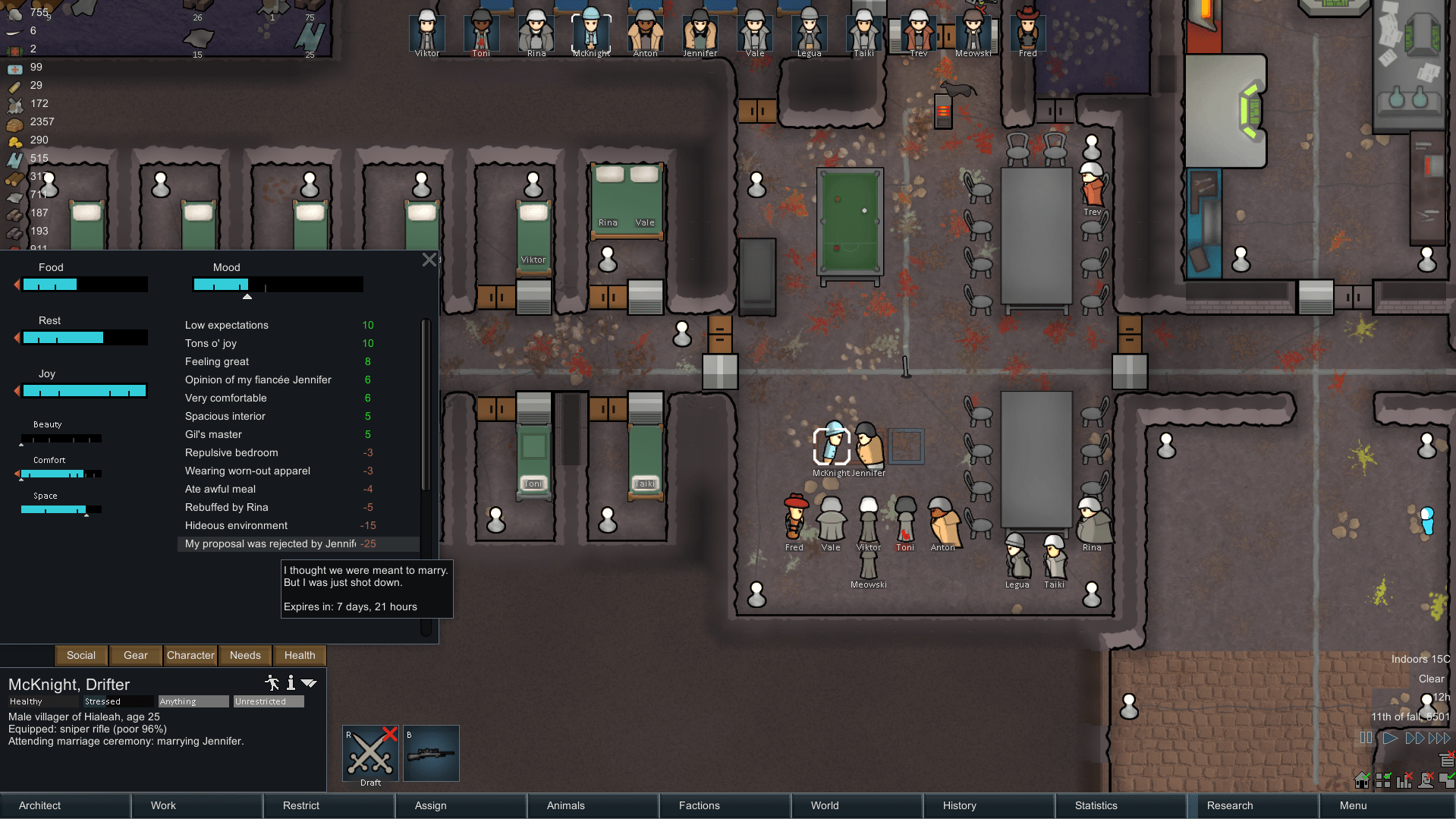Viewport: 1456px width, 819px height.
Task: Open the History screen
Action: [958, 805]
